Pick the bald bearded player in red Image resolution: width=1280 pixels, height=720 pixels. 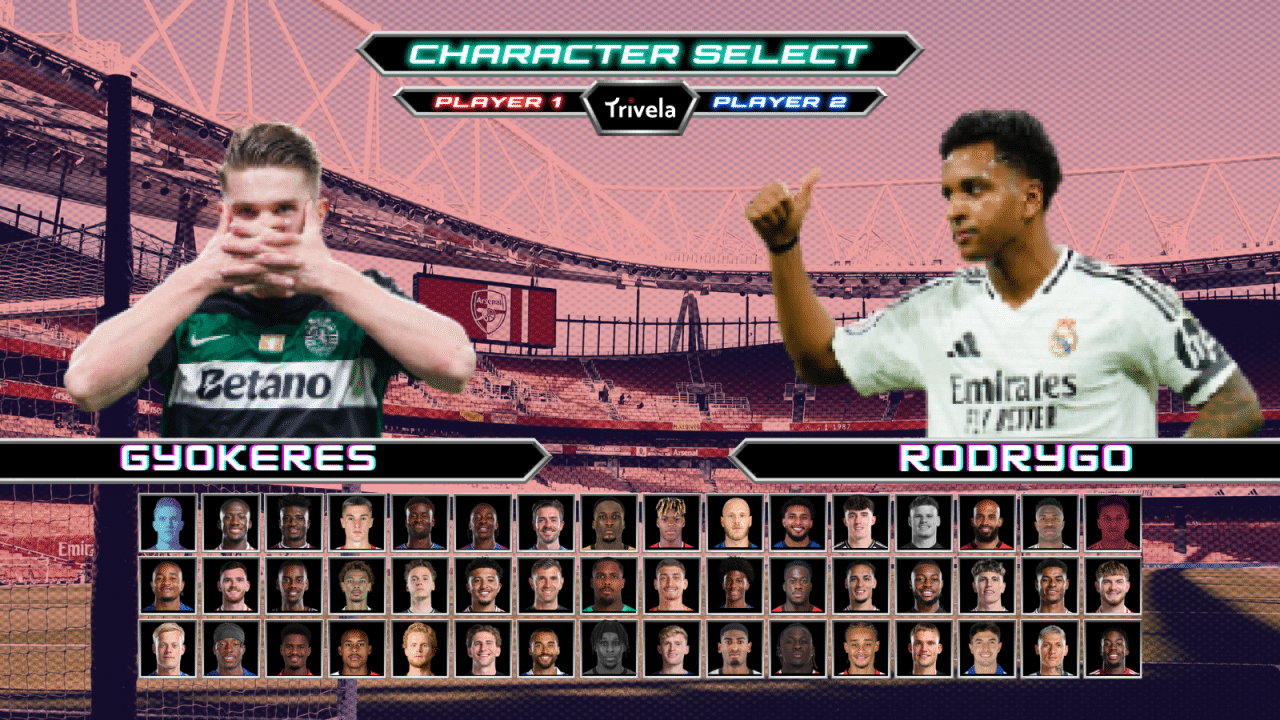986,522
